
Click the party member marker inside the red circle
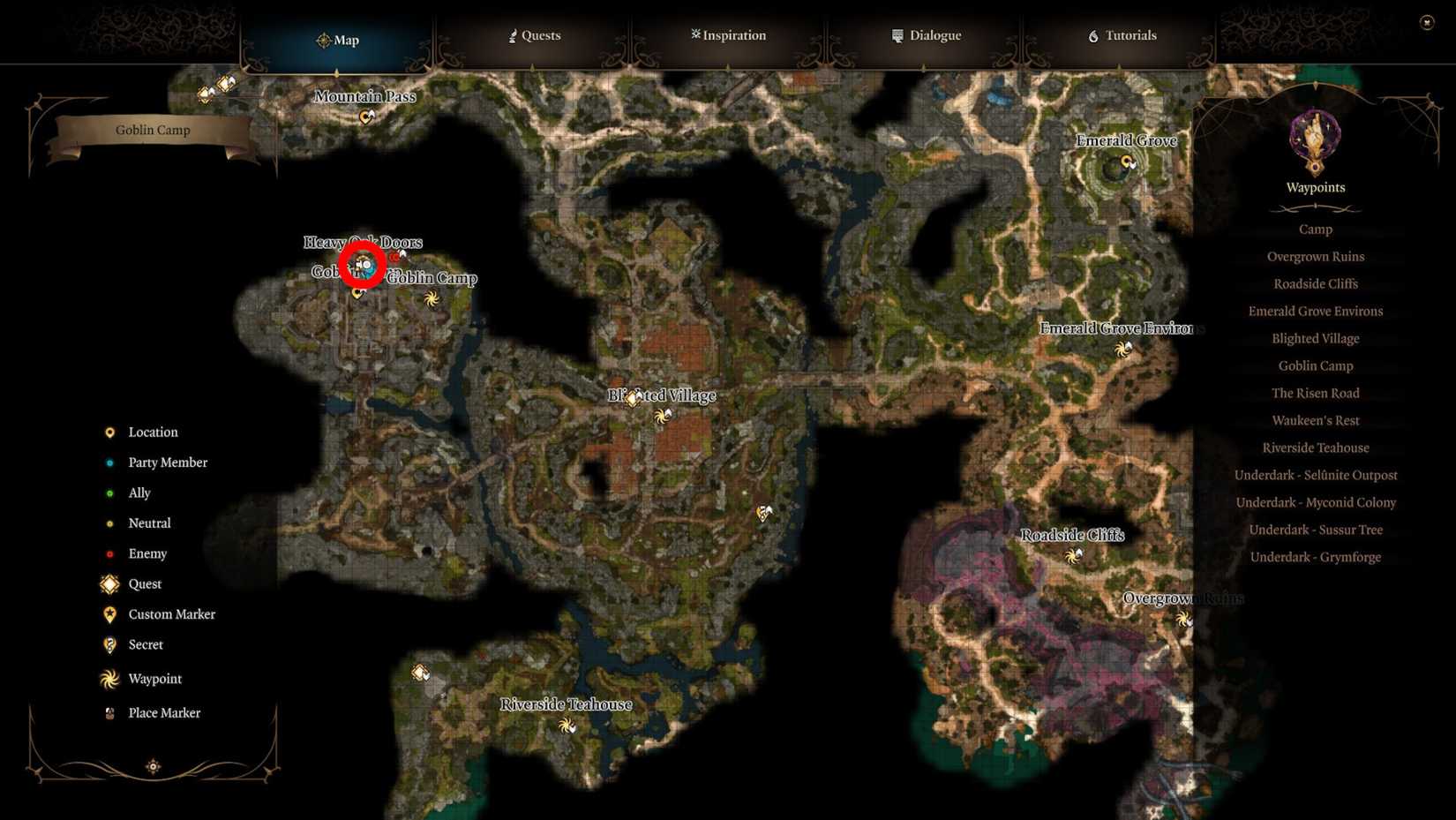point(362,266)
